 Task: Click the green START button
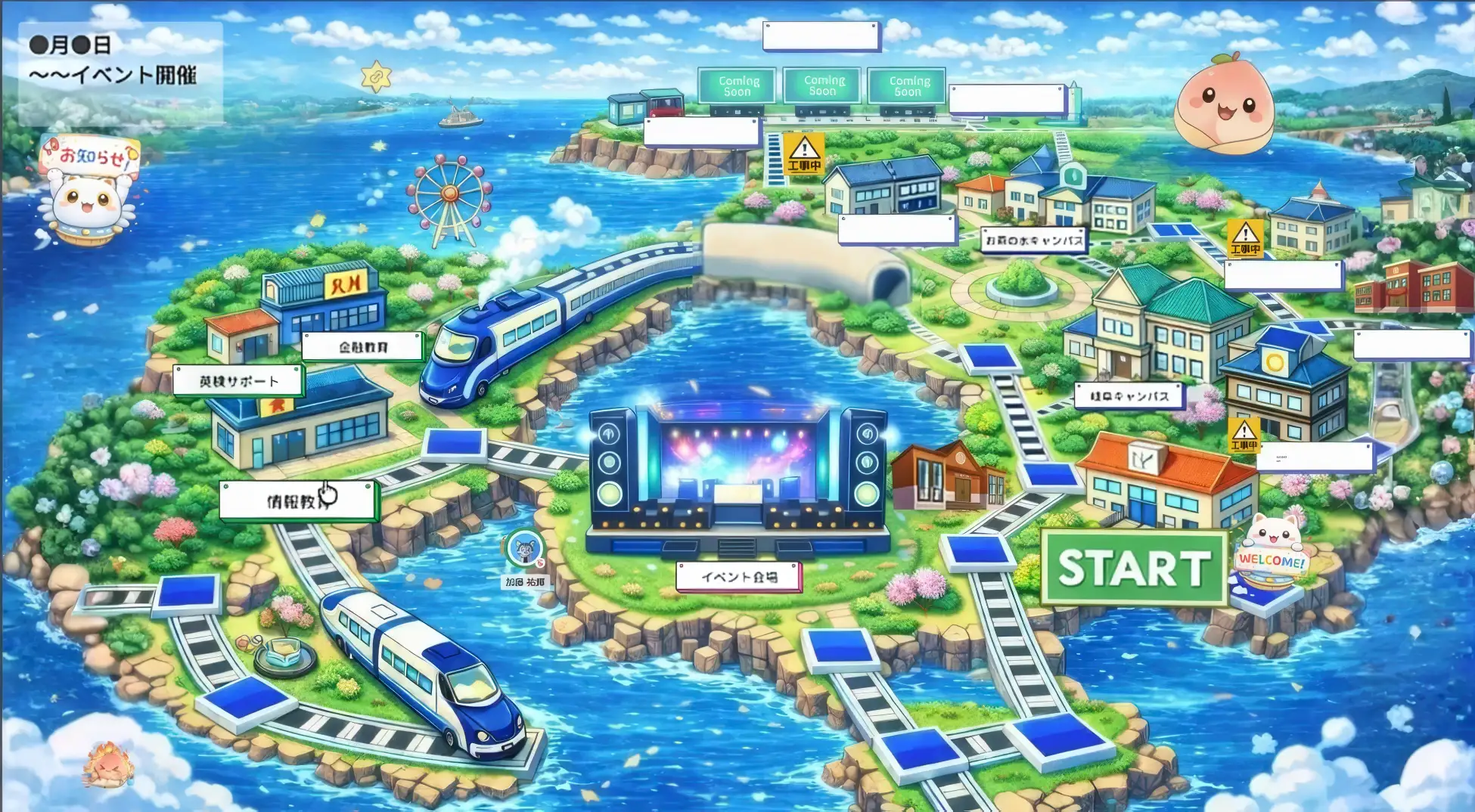(x=1133, y=568)
